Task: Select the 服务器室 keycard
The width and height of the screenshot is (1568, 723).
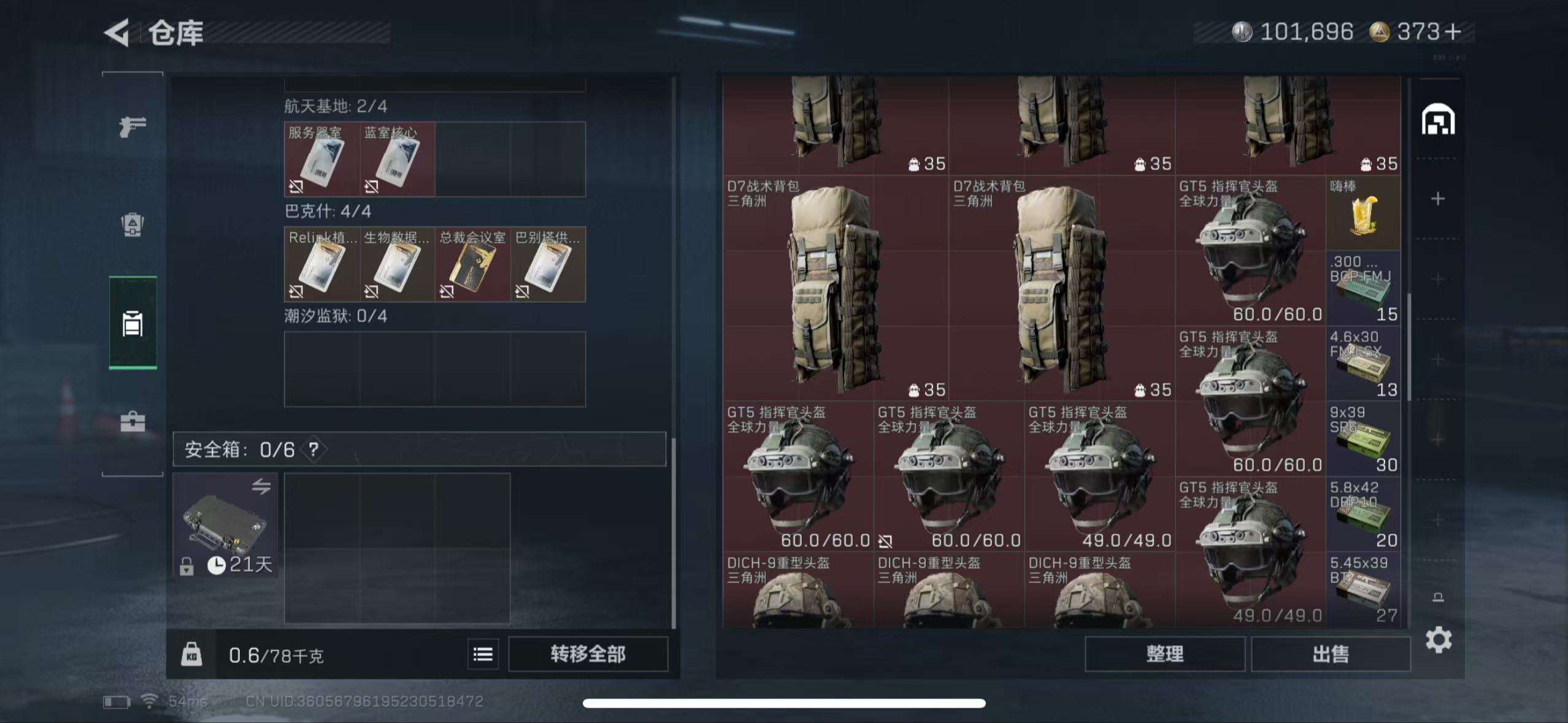Action: coord(321,159)
